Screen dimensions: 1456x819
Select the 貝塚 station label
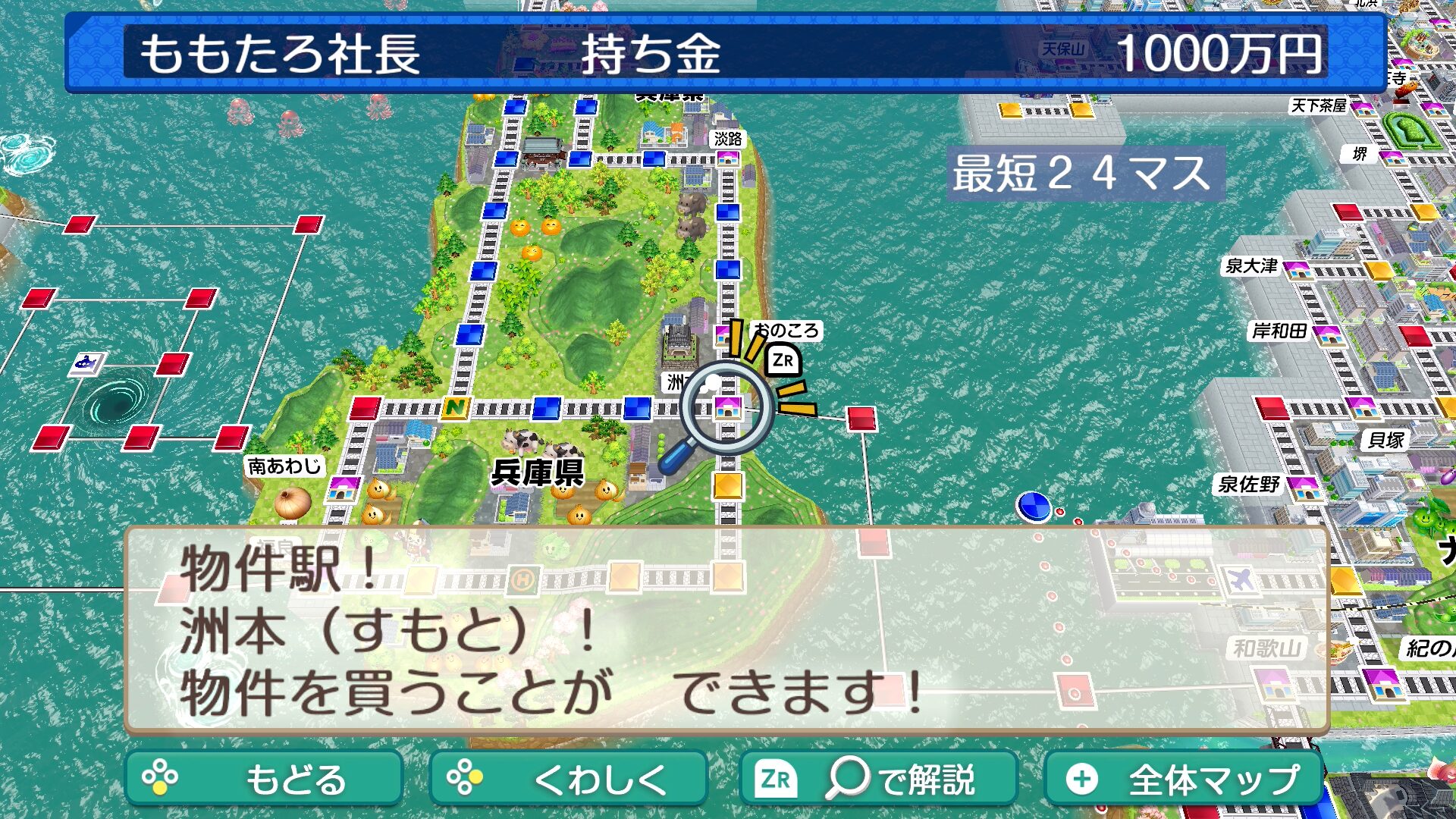pos(1385,440)
